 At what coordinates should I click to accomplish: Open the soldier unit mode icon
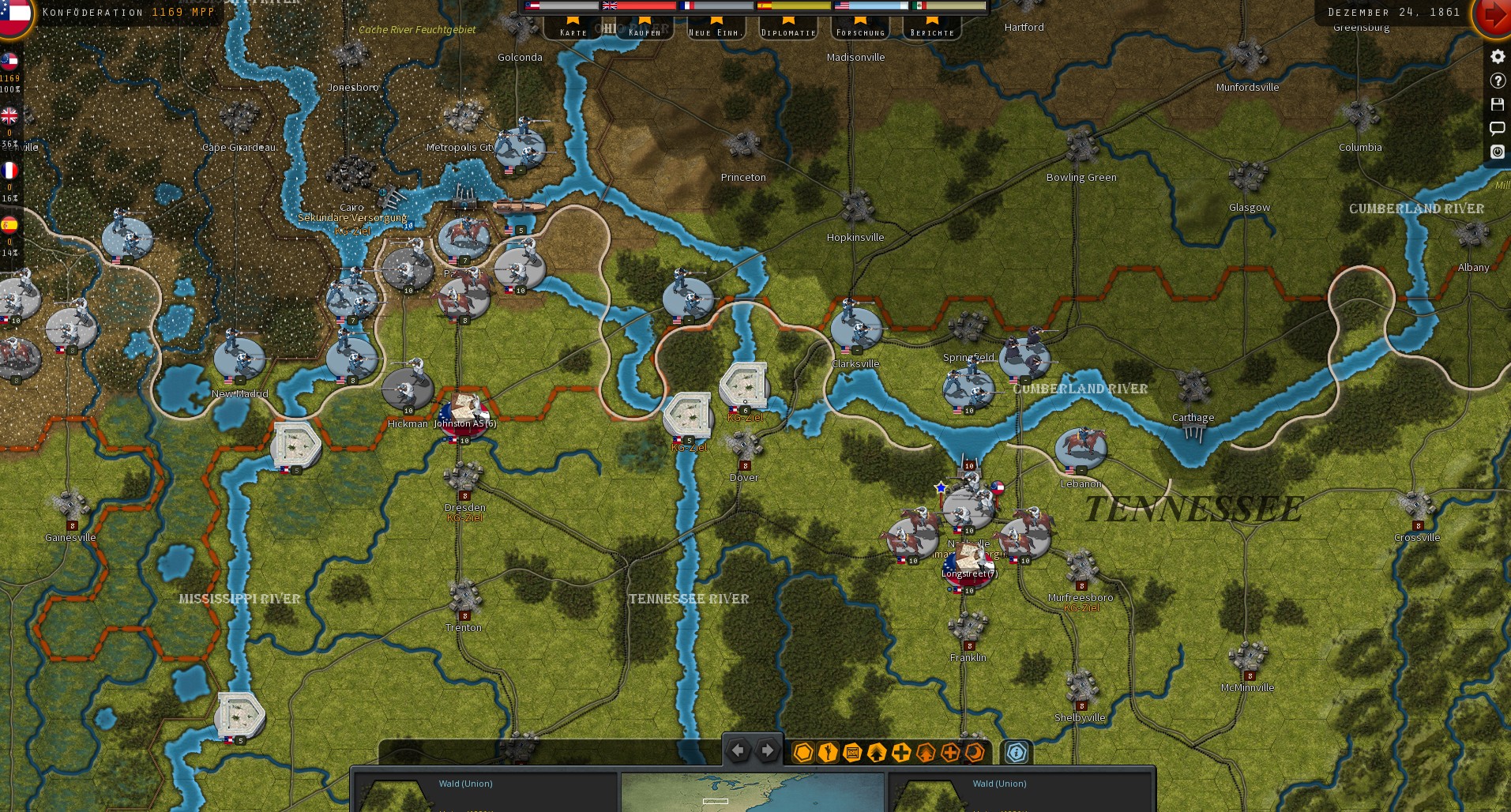[827, 753]
